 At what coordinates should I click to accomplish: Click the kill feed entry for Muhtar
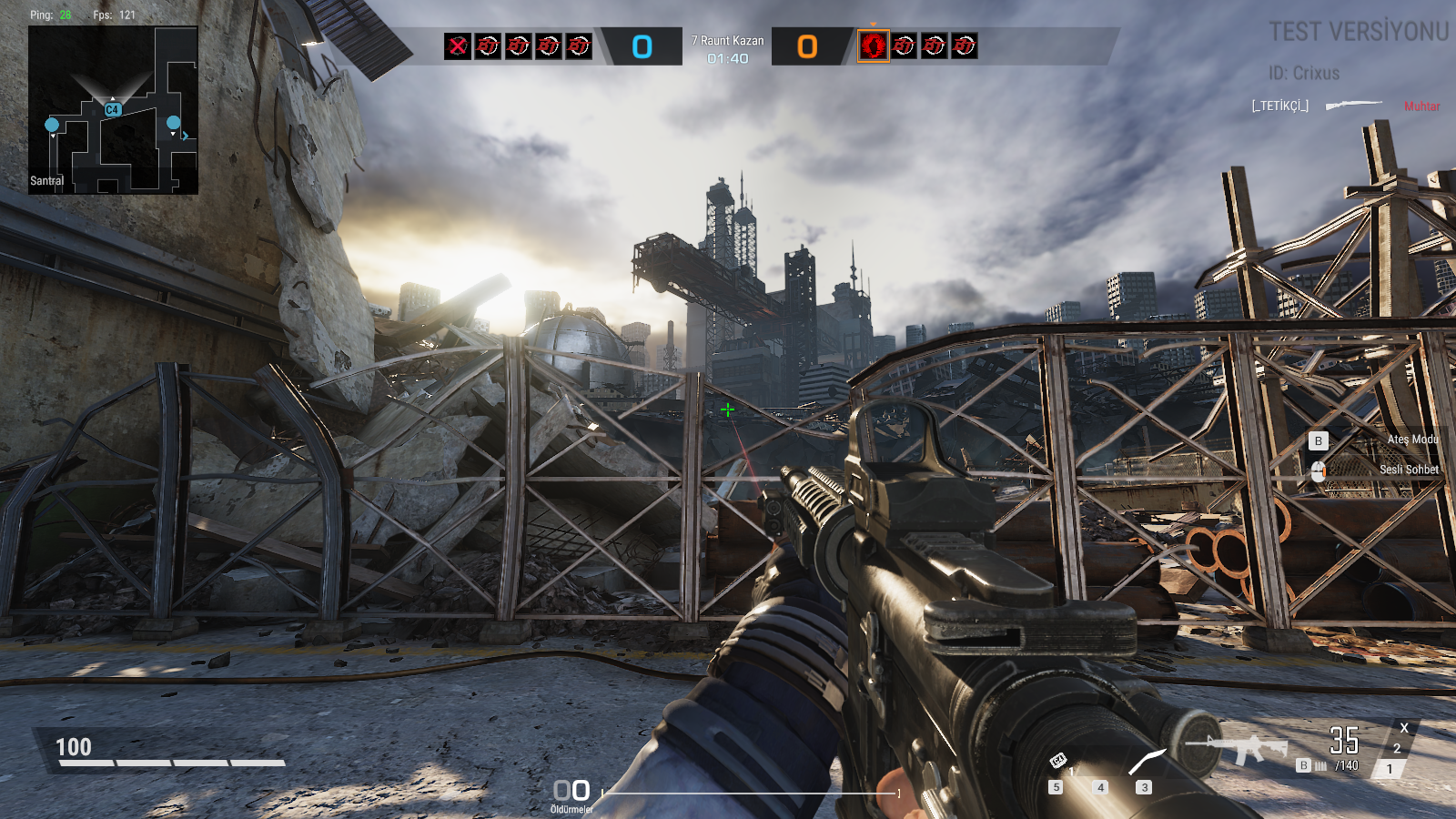pos(1345,106)
